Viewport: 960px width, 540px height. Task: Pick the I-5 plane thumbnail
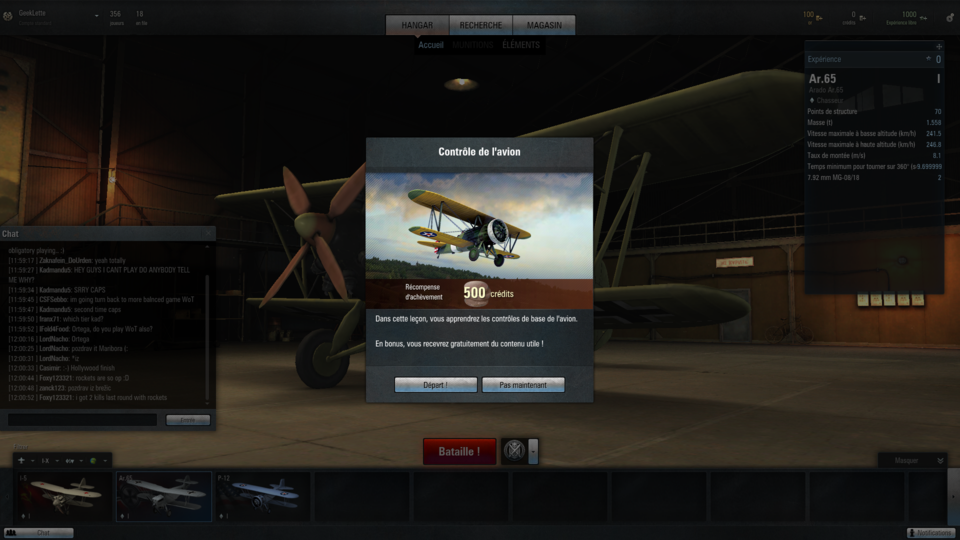(62, 497)
